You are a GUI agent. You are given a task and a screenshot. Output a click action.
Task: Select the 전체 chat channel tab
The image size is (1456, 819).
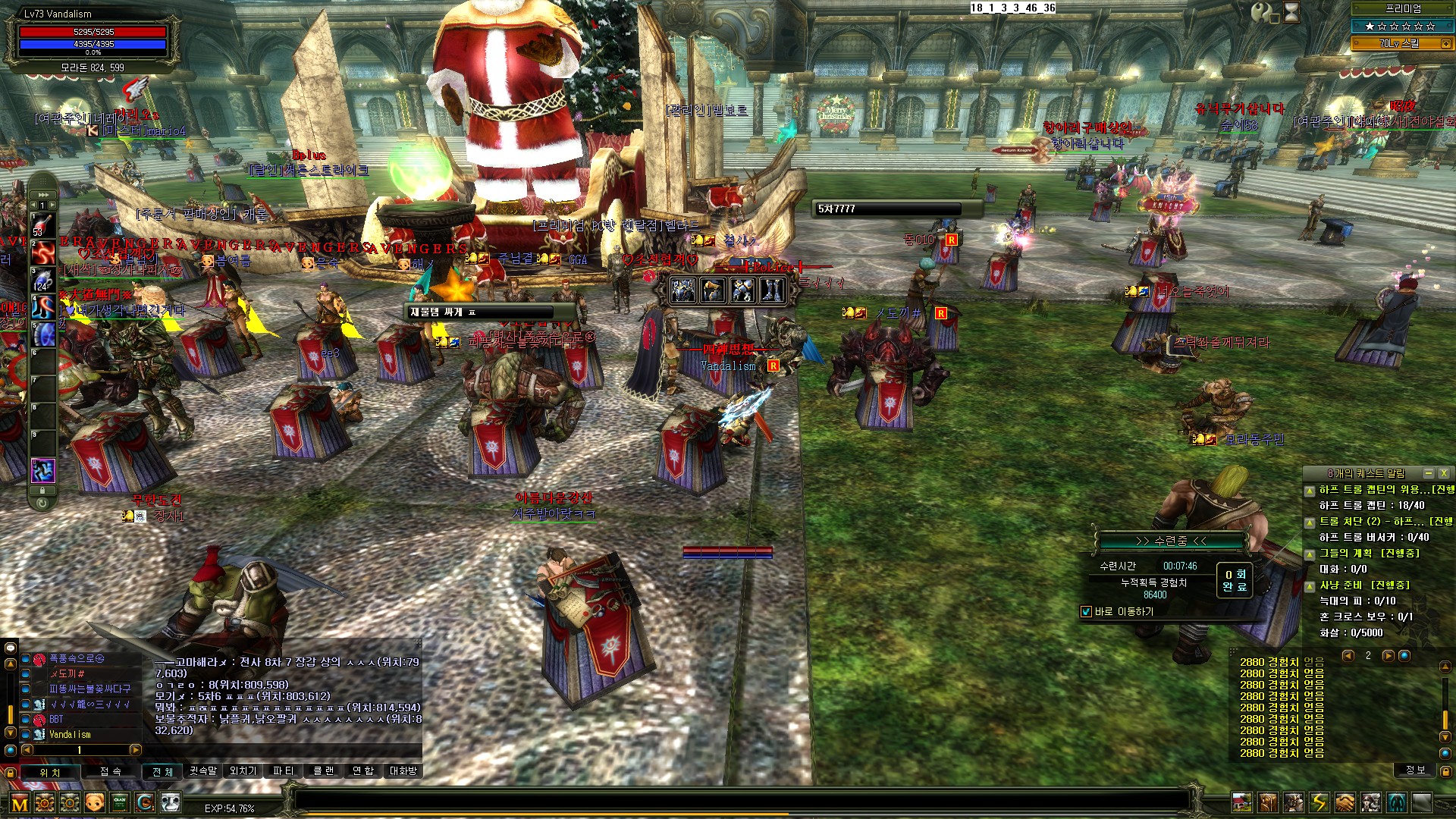tap(163, 771)
